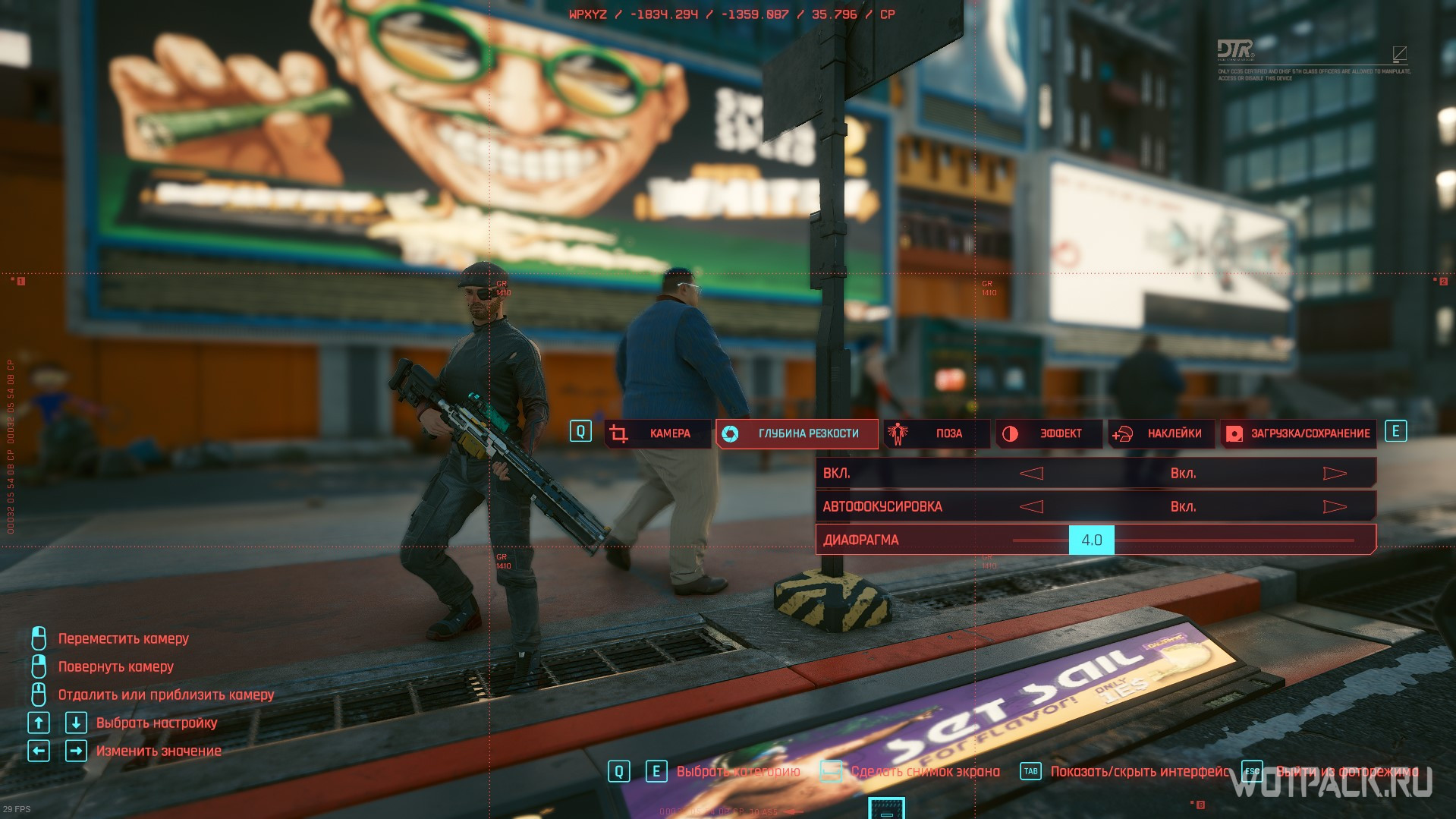Switch to the Камера tab

pyautogui.click(x=658, y=433)
